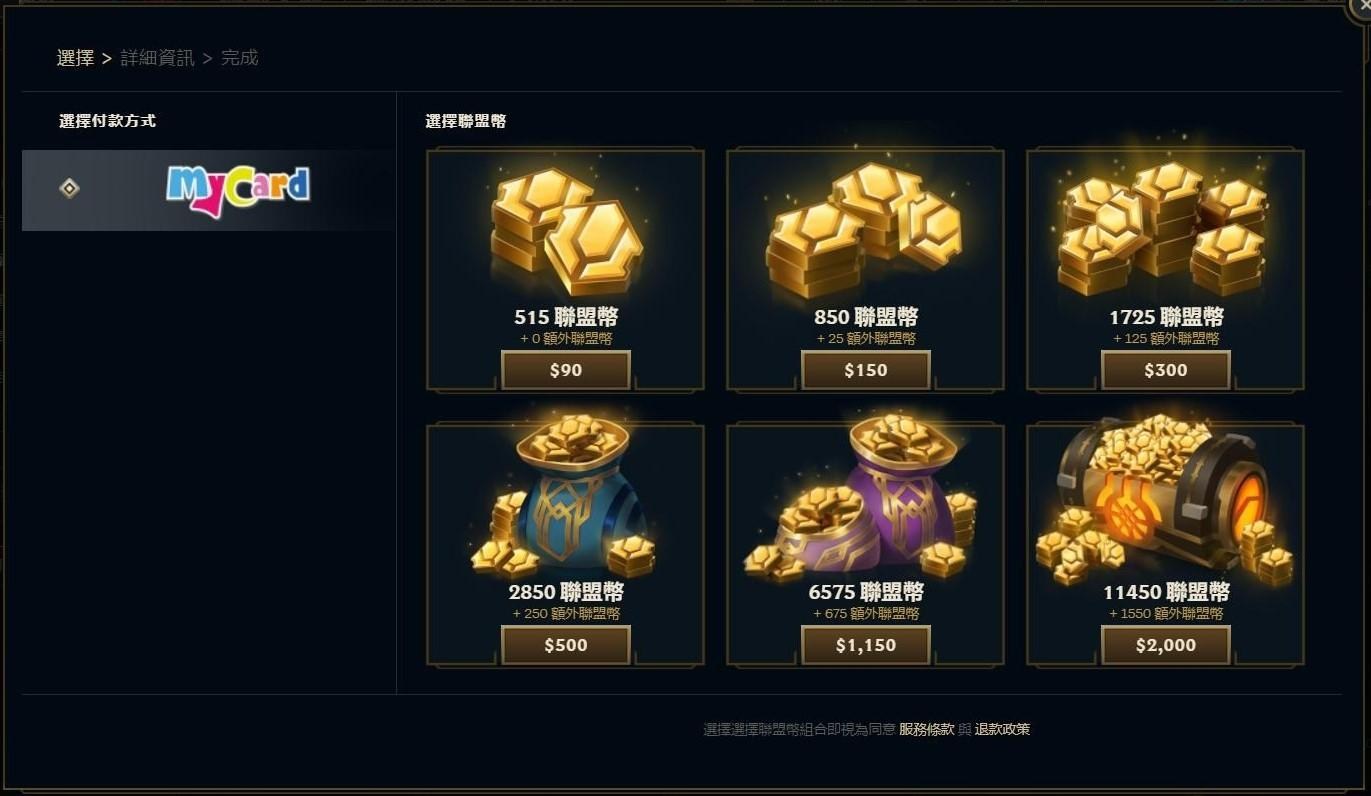Select the gold bars icon for 515 聯盟幣

point(565,230)
